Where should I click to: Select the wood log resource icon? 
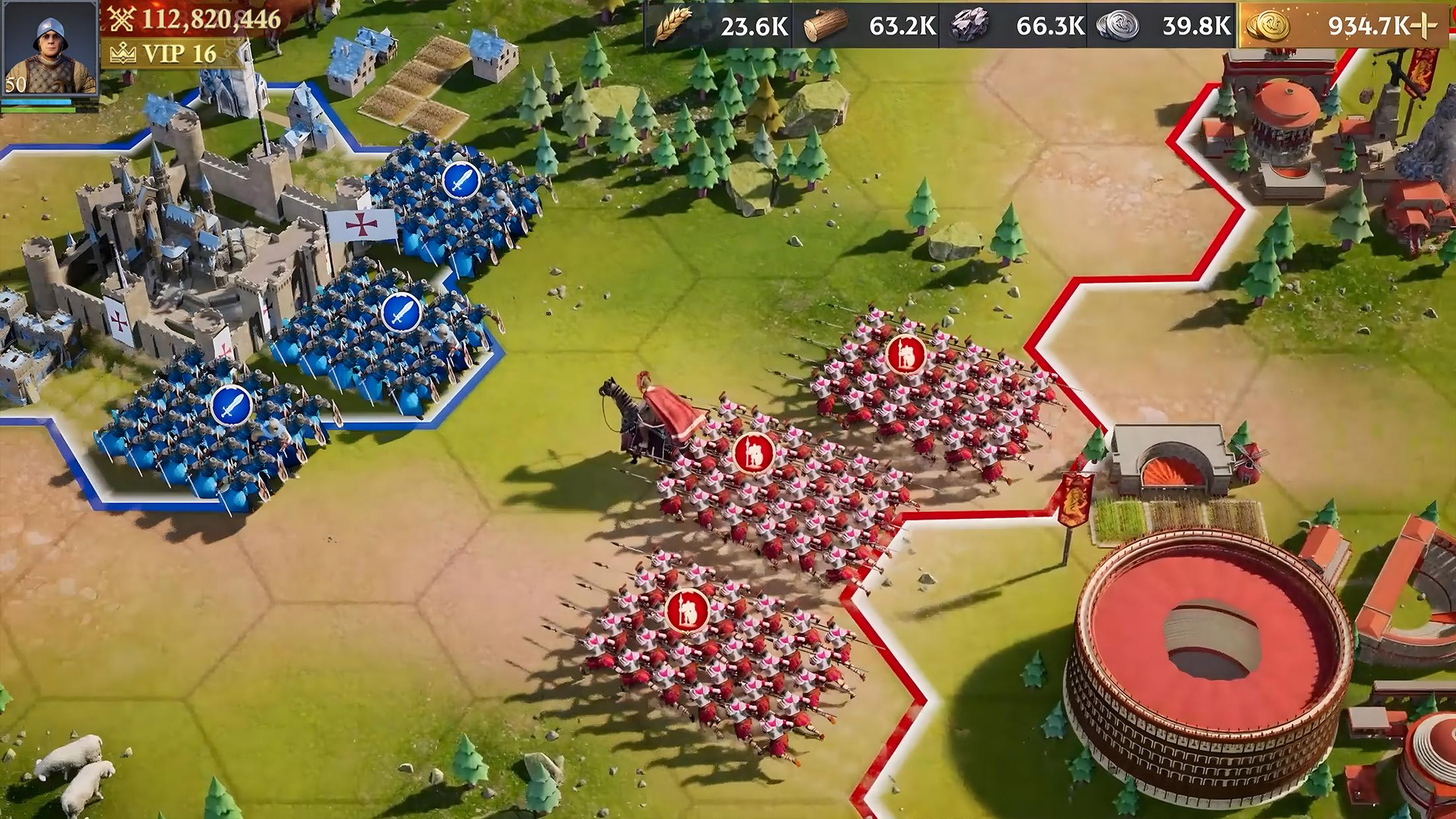[x=825, y=26]
